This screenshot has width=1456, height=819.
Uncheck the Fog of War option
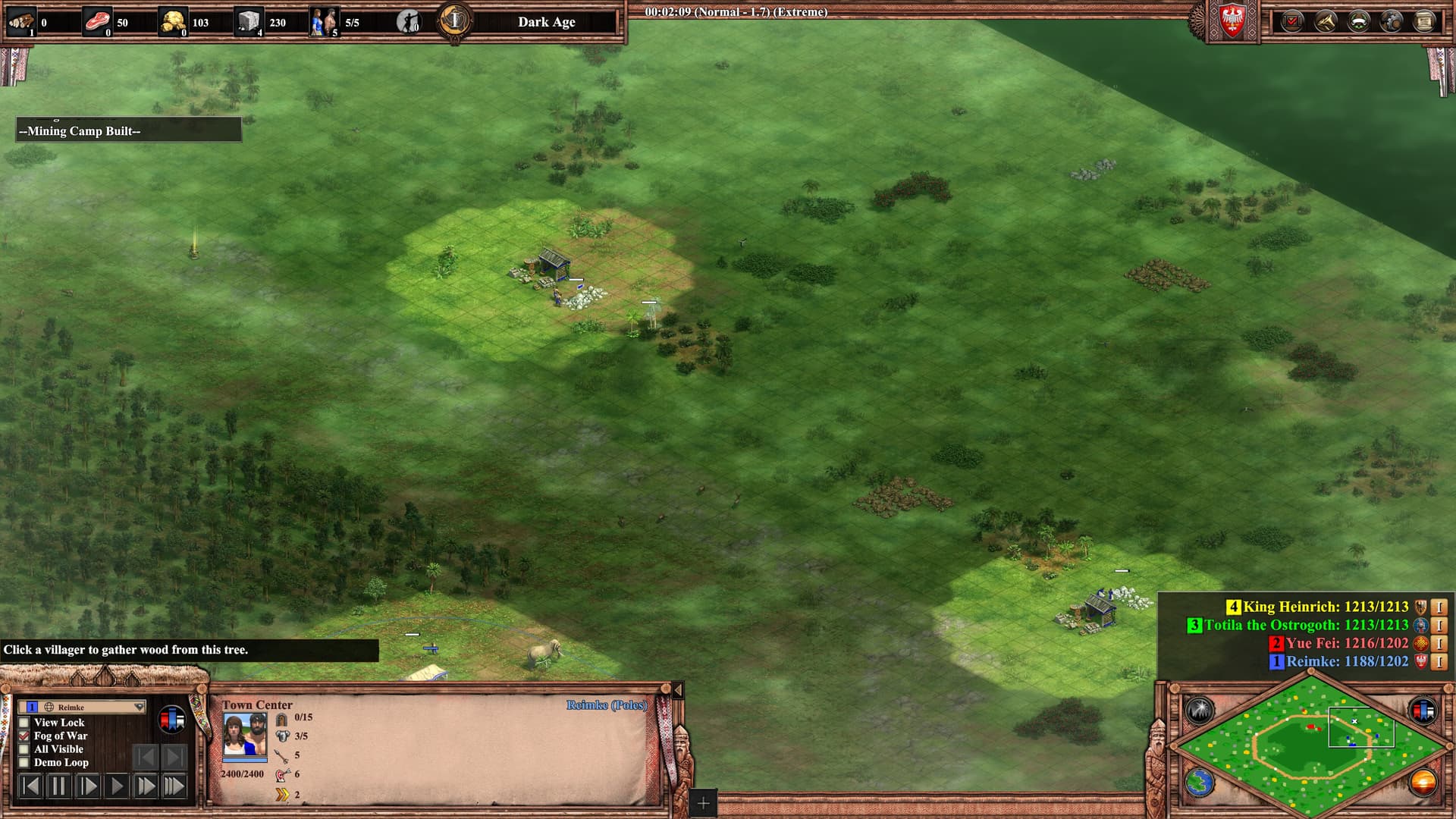24,736
